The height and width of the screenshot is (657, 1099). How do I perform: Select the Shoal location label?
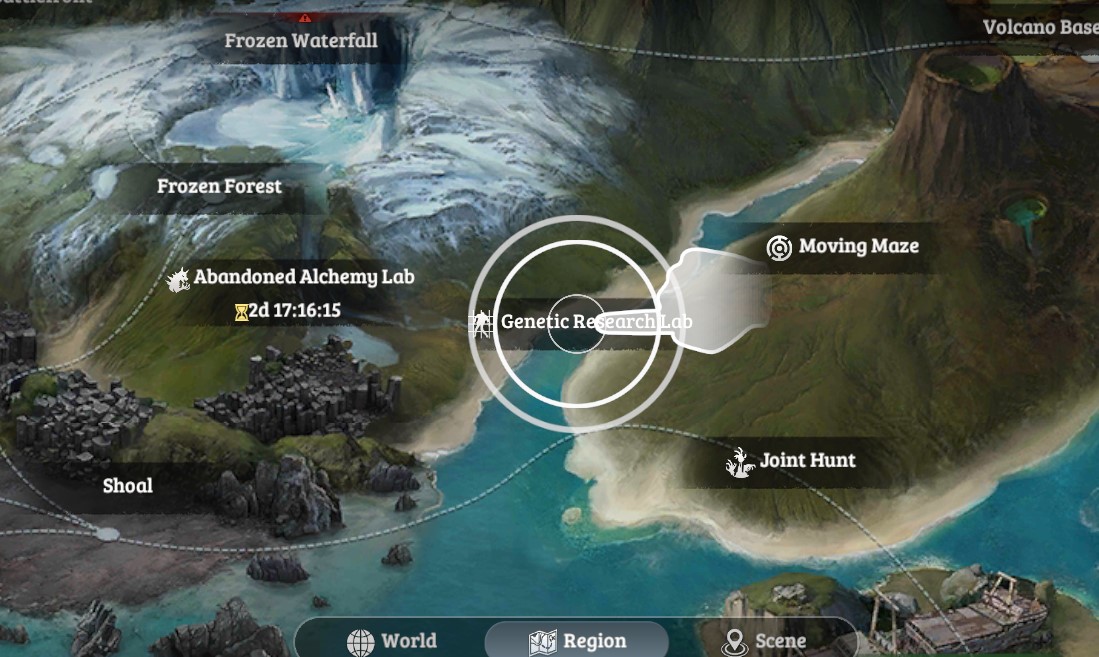coord(128,486)
